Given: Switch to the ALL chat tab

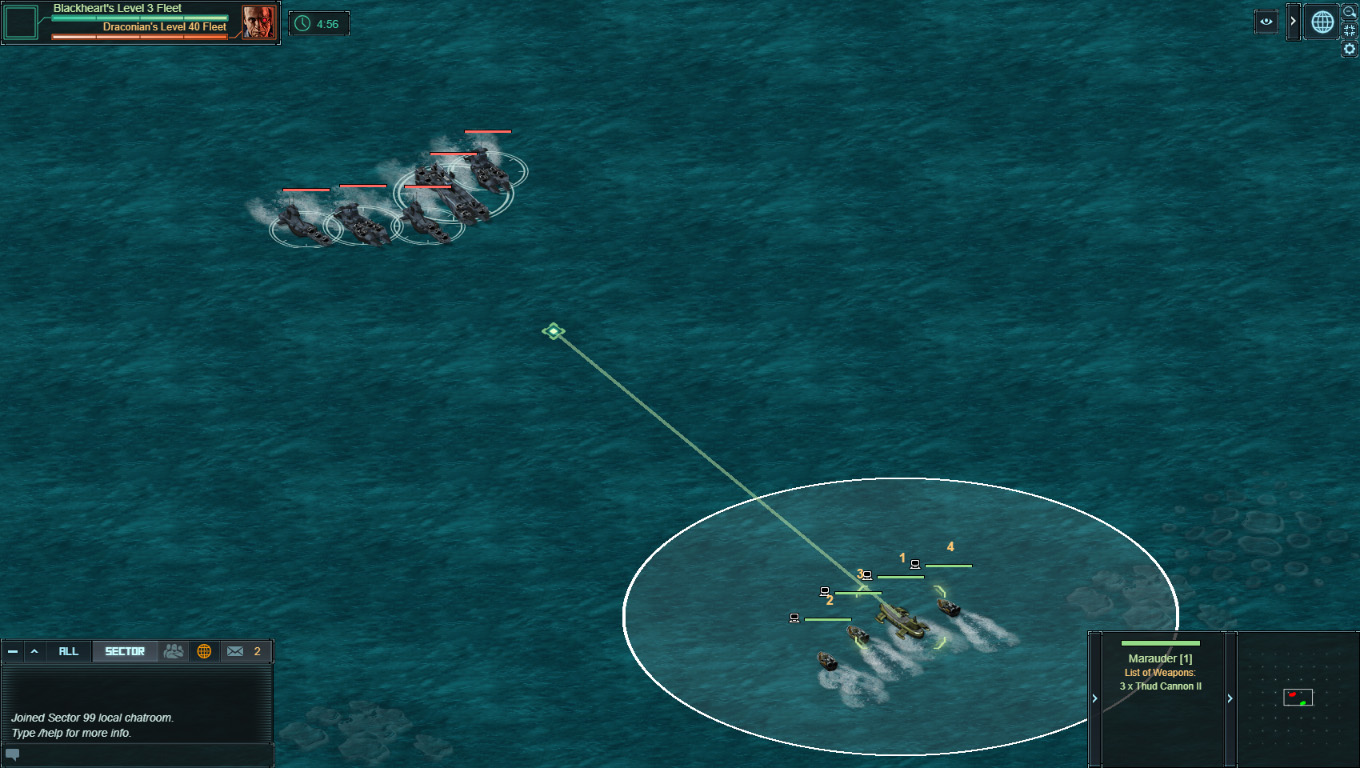Looking at the screenshot, I should point(68,651).
